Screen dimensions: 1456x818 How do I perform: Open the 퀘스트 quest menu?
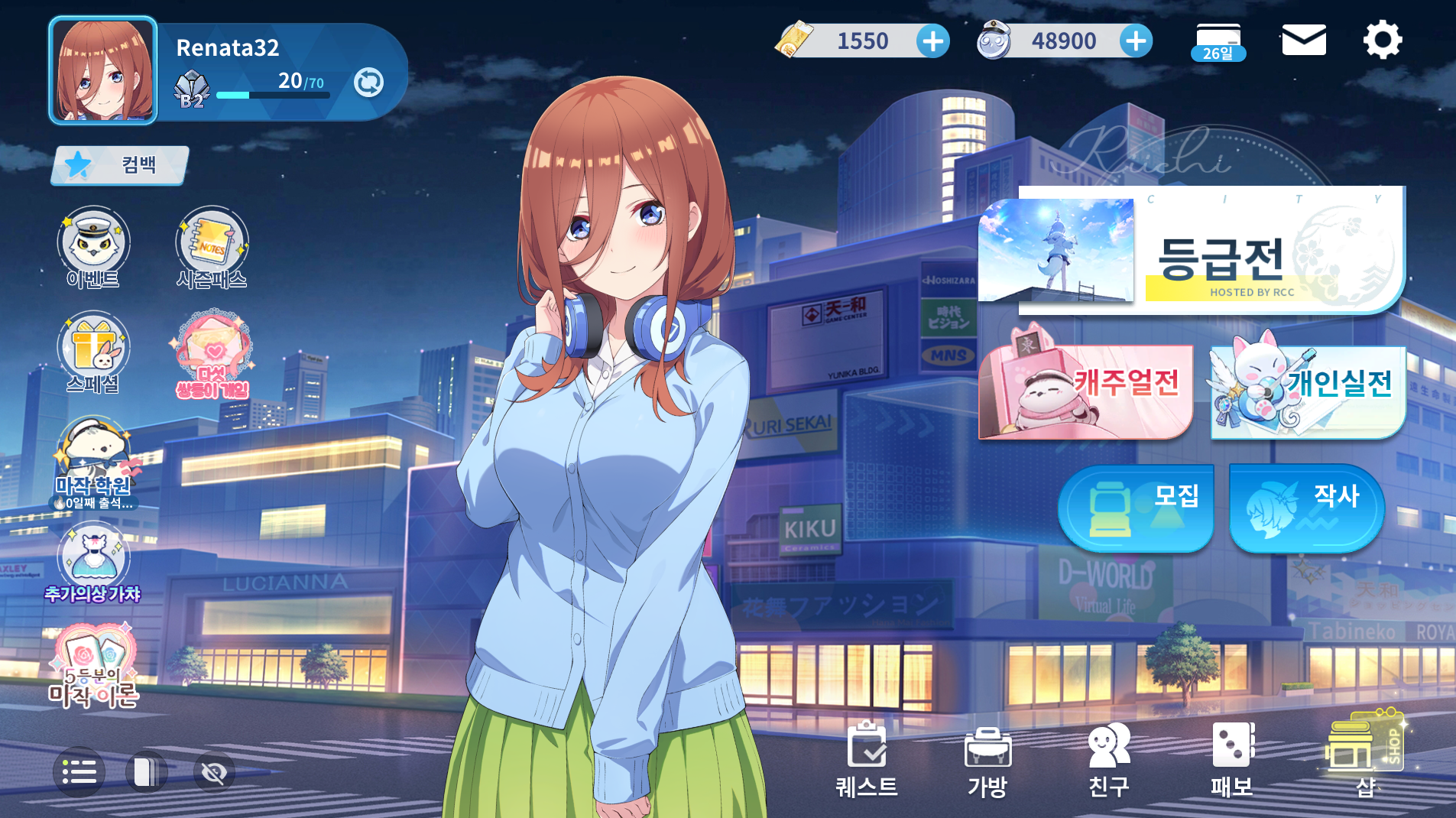pyautogui.click(x=867, y=759)
